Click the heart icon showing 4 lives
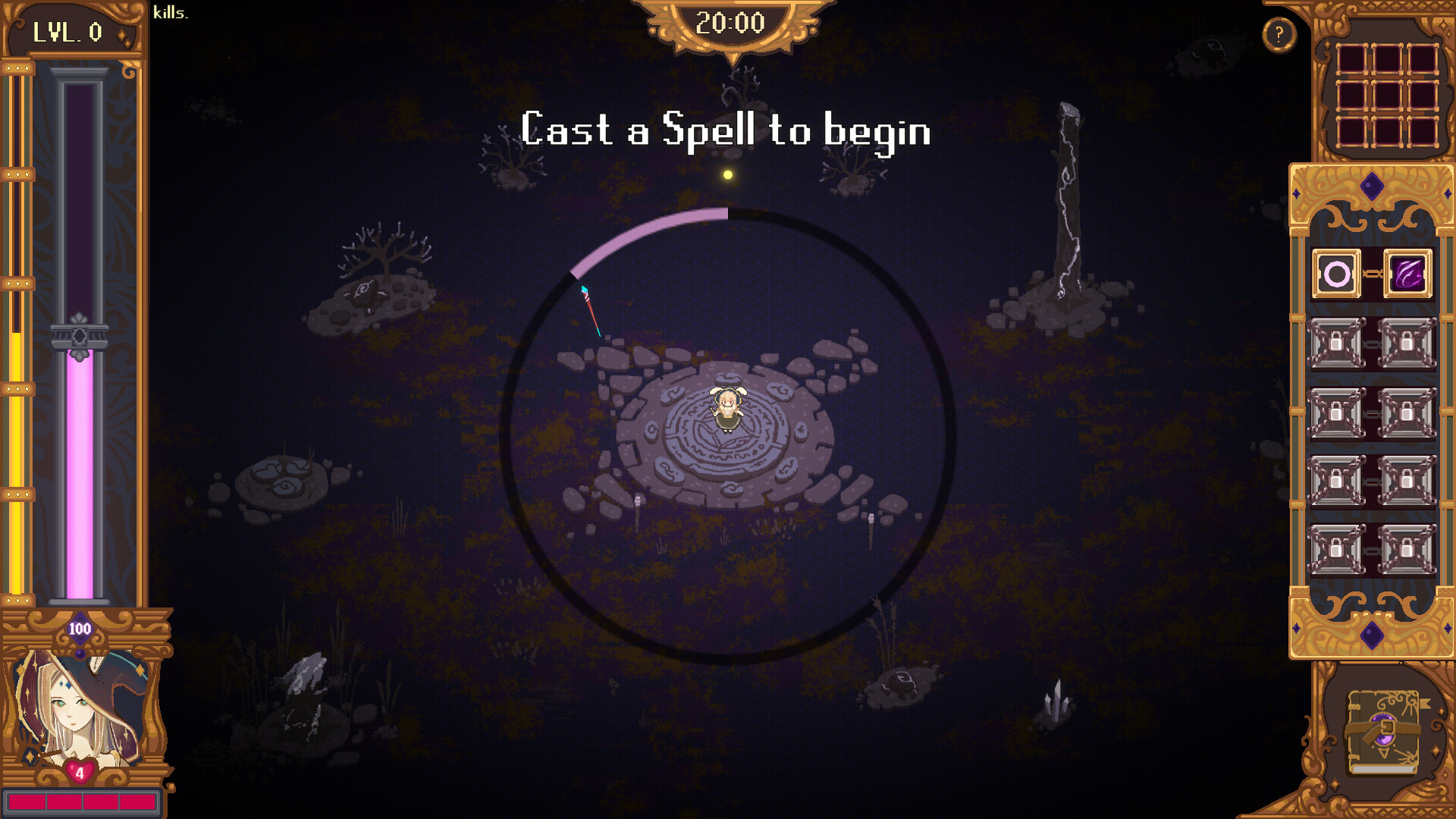1456x819 pixels. tap(80, 772)
